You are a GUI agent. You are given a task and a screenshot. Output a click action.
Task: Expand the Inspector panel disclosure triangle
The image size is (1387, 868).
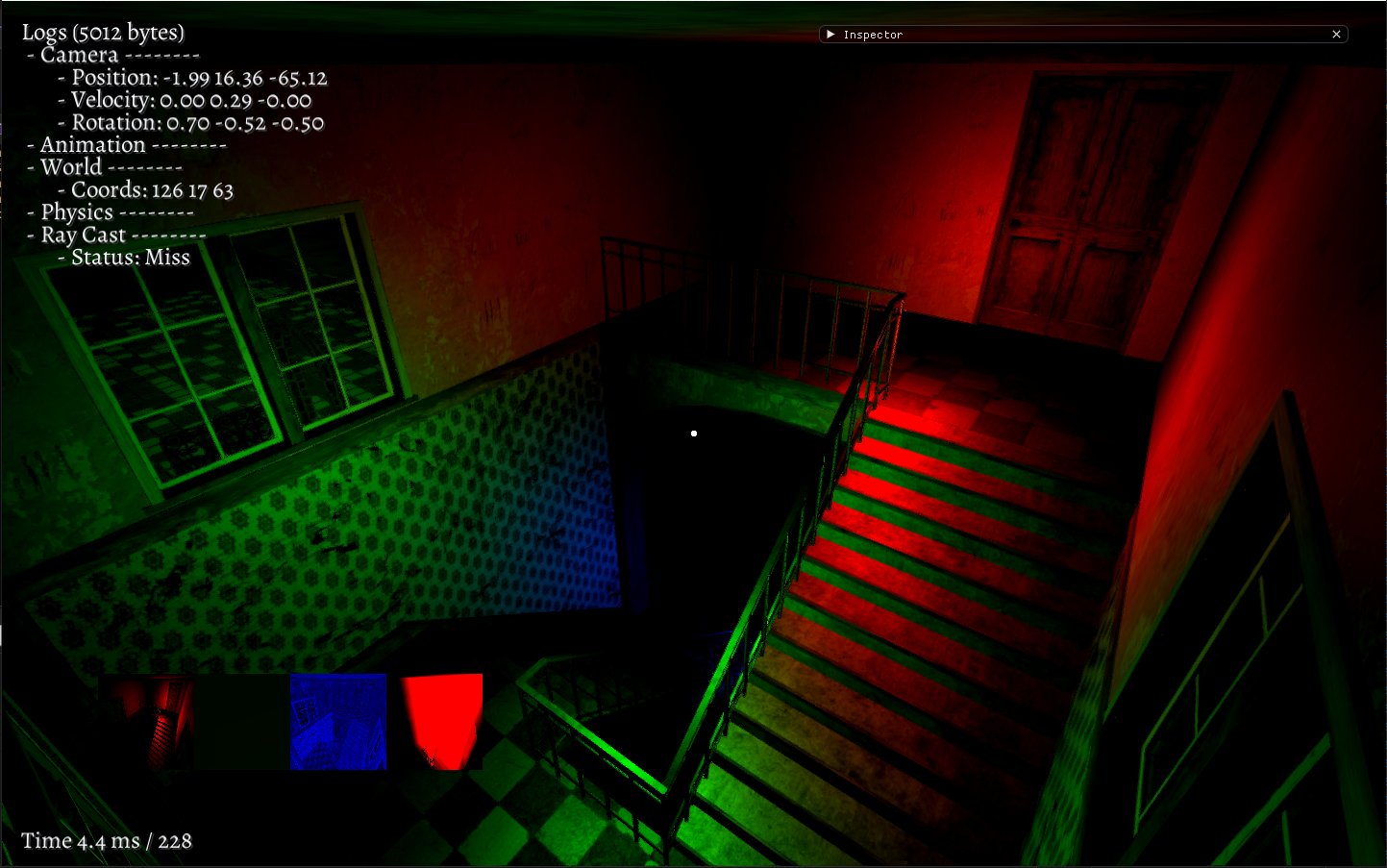(x=830, y=34)
